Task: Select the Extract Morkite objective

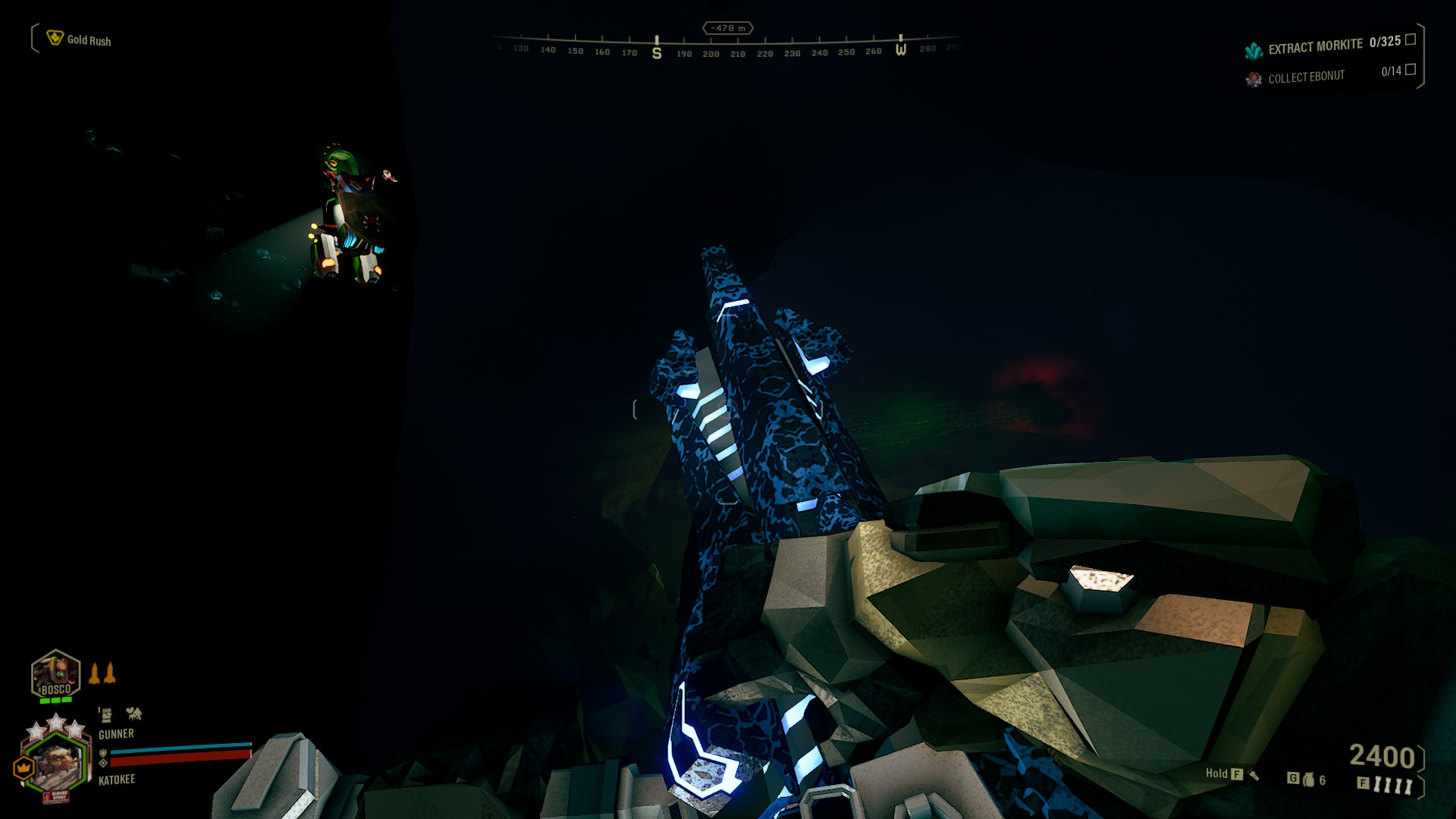Action: click(1315, 47)
